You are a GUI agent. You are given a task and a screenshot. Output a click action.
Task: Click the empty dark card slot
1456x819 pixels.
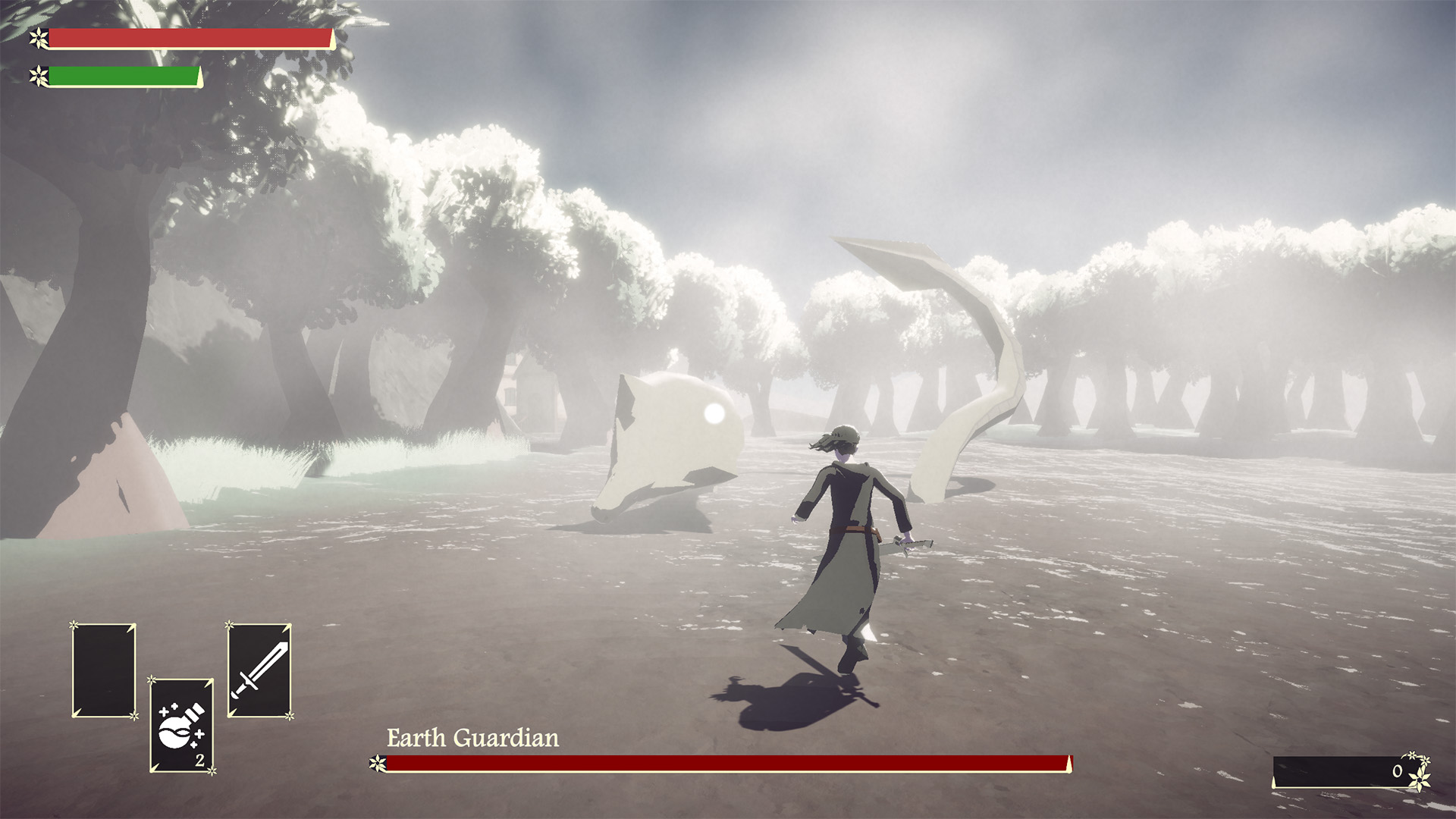(104, 670)
